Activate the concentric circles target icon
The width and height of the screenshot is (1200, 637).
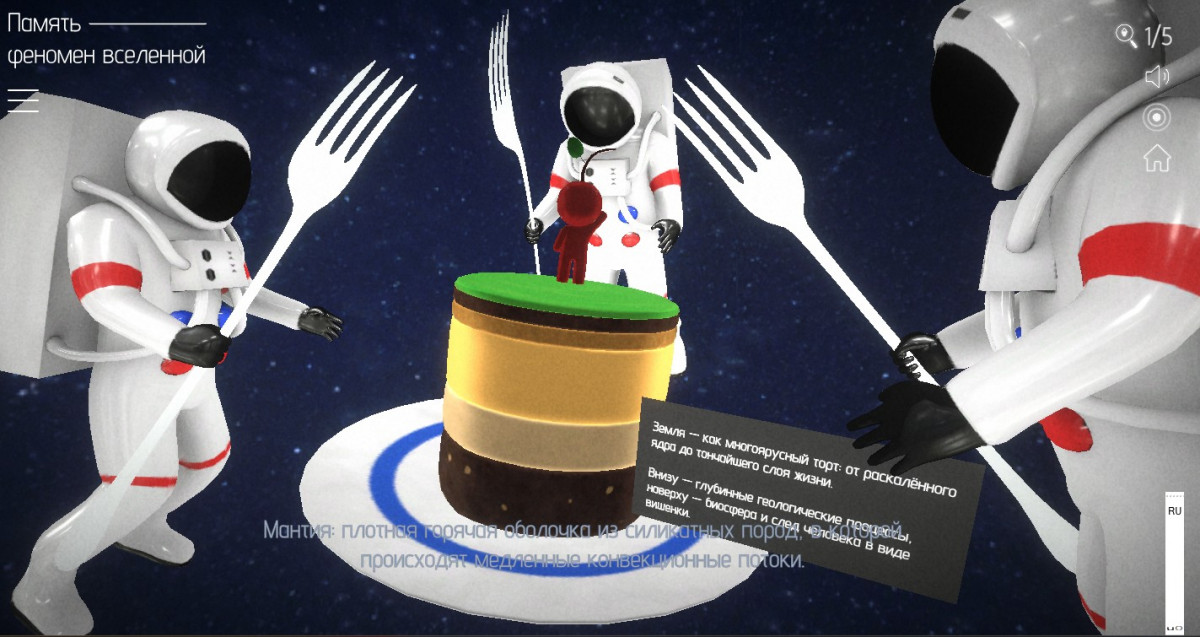tap(1157, 117)
